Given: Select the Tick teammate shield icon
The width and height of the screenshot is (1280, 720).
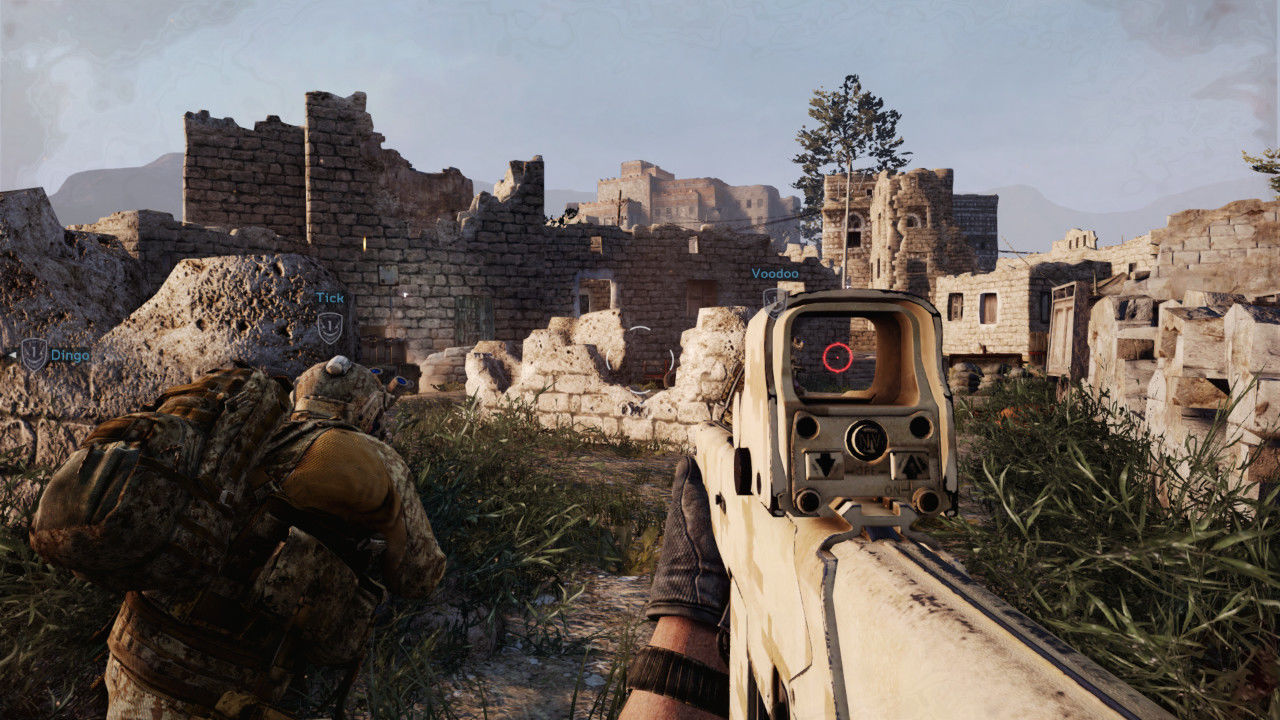Looking at the screenshot, I should click(329, 326).
